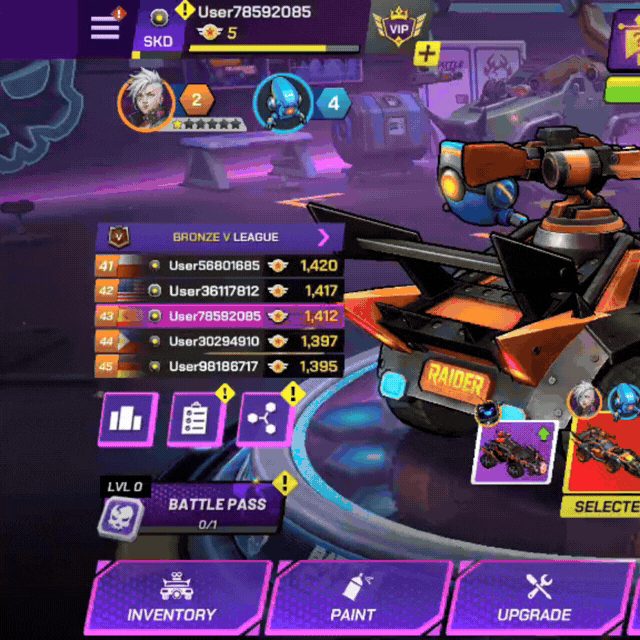Image resolution: width=640 pixels, height=640 pixels.
Task: Open the share network button
Action: tap(264, 419)
